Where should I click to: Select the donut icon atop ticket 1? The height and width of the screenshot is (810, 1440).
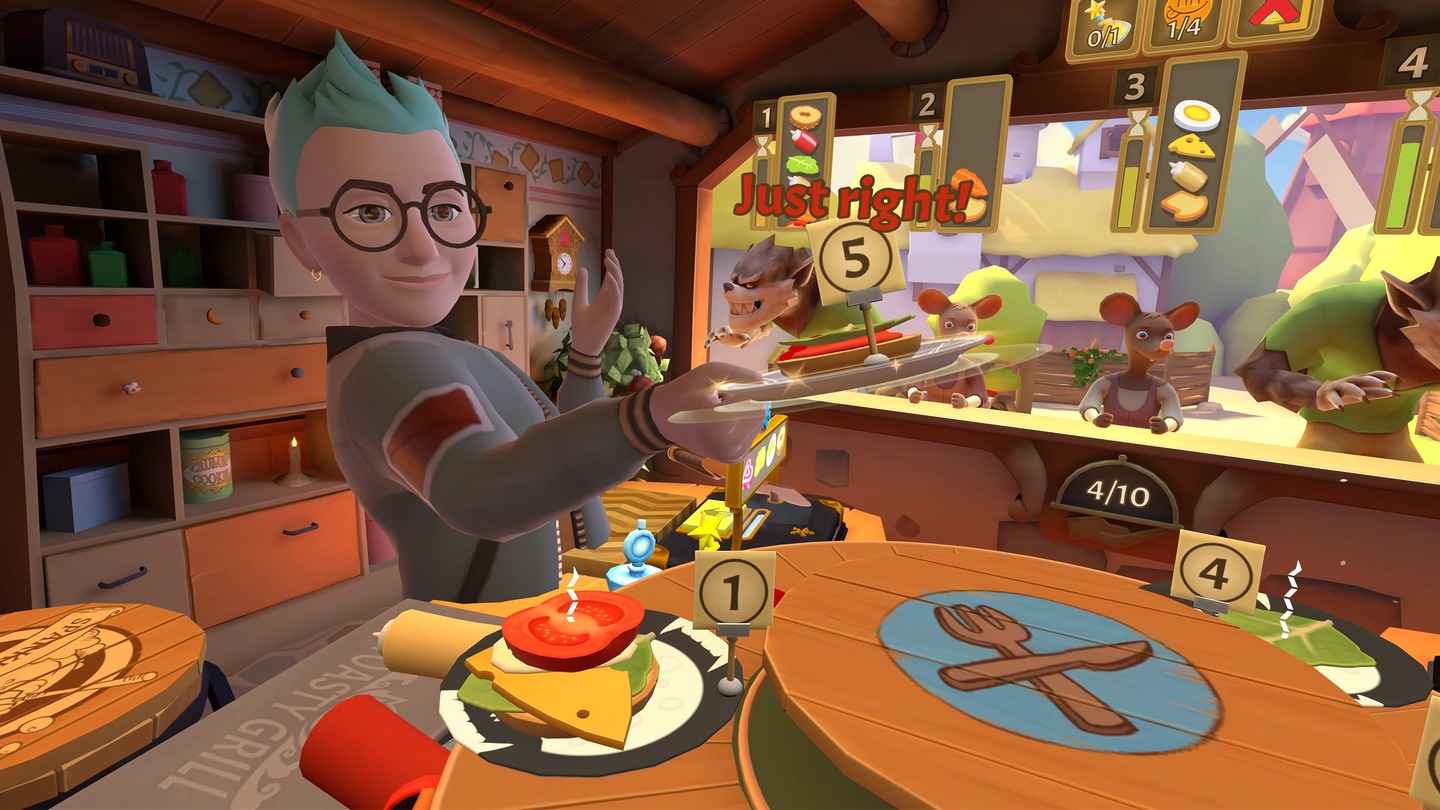pos(805,115)
